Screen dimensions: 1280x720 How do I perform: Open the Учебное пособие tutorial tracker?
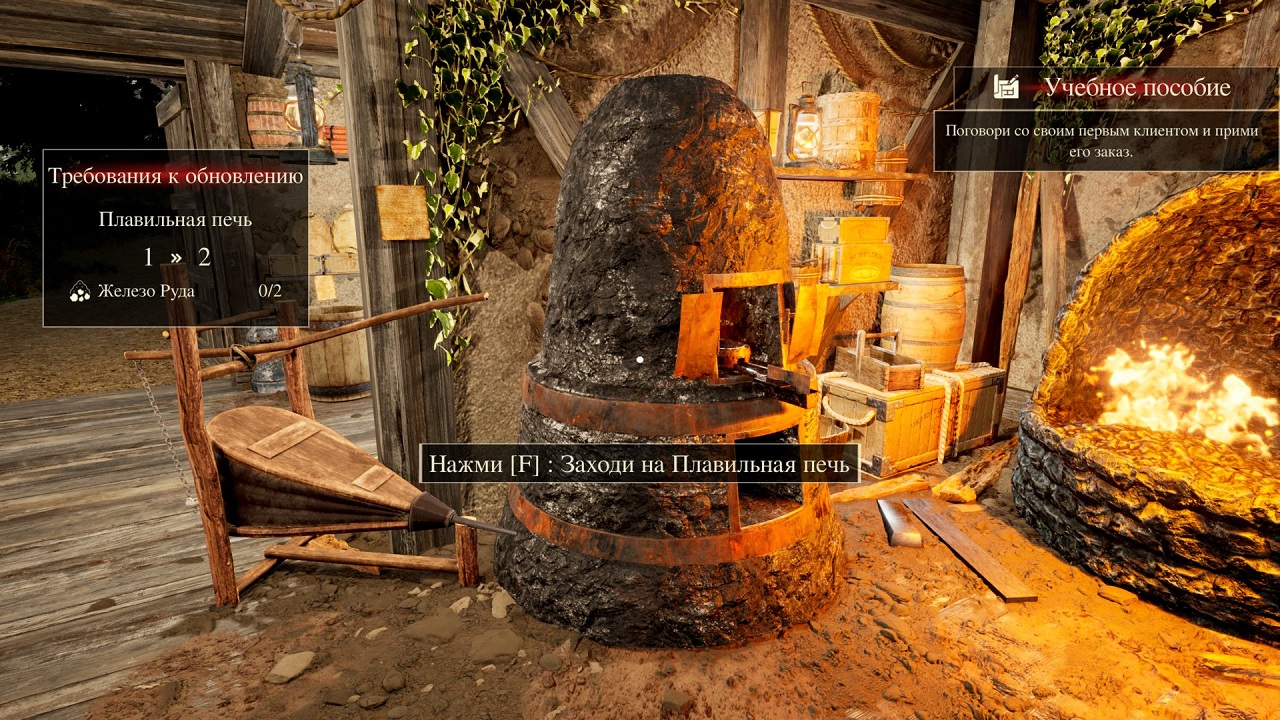pos(1137,87)
